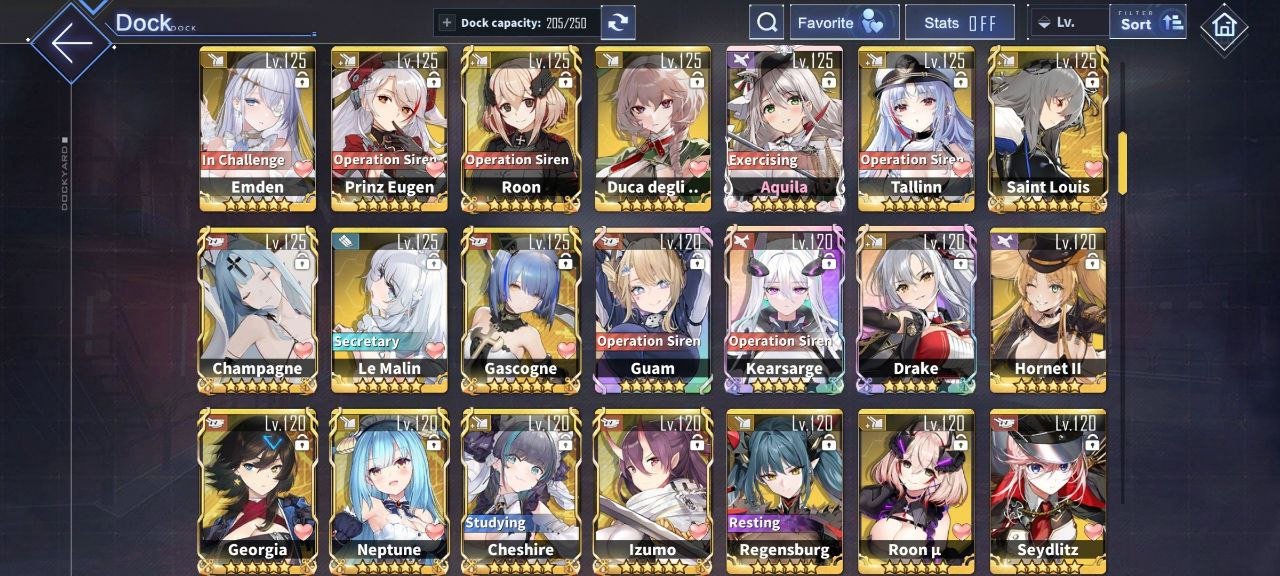Pick the Seydlitz ship card
The height and width of the screenshot is (576, 1280).
coord(1047,490)
